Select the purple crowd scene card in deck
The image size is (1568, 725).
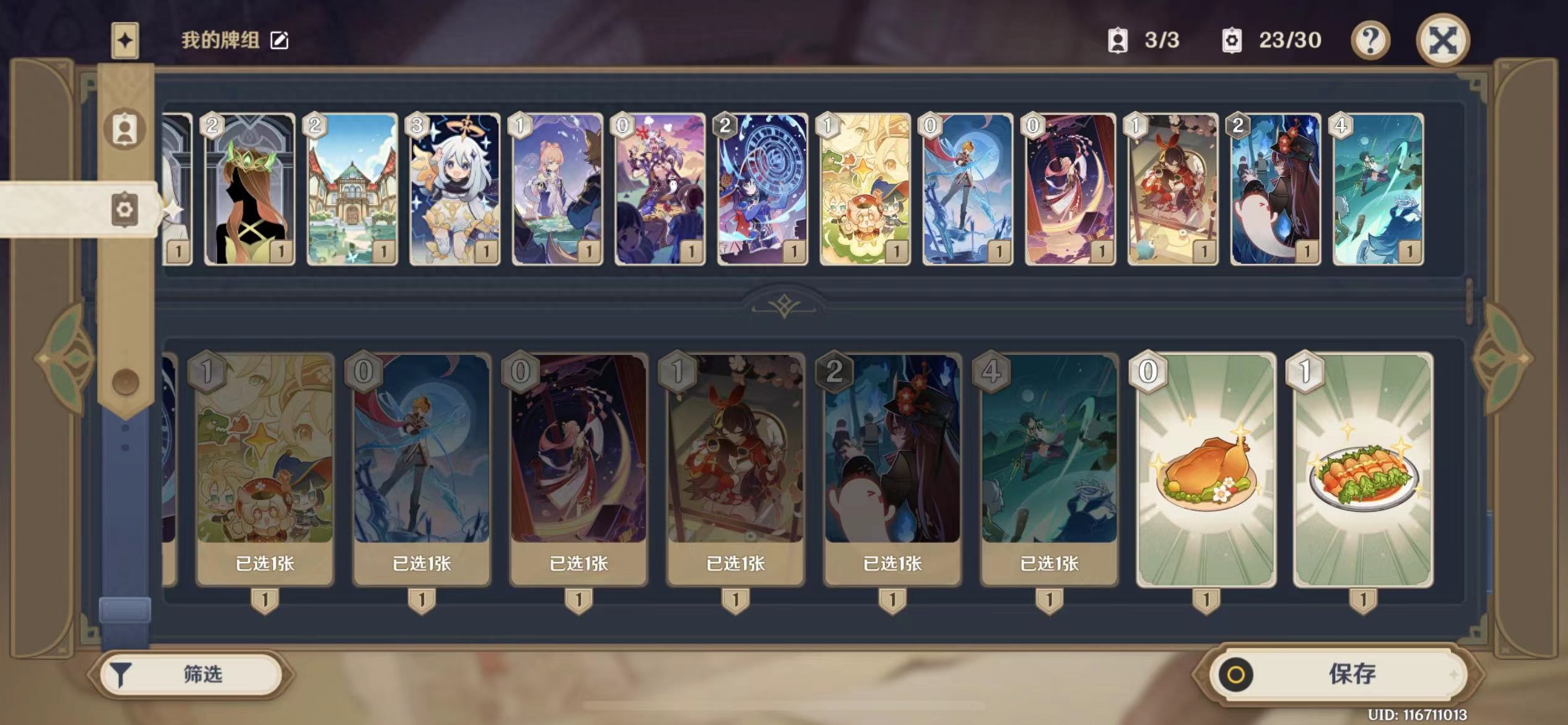click(660, 189)
